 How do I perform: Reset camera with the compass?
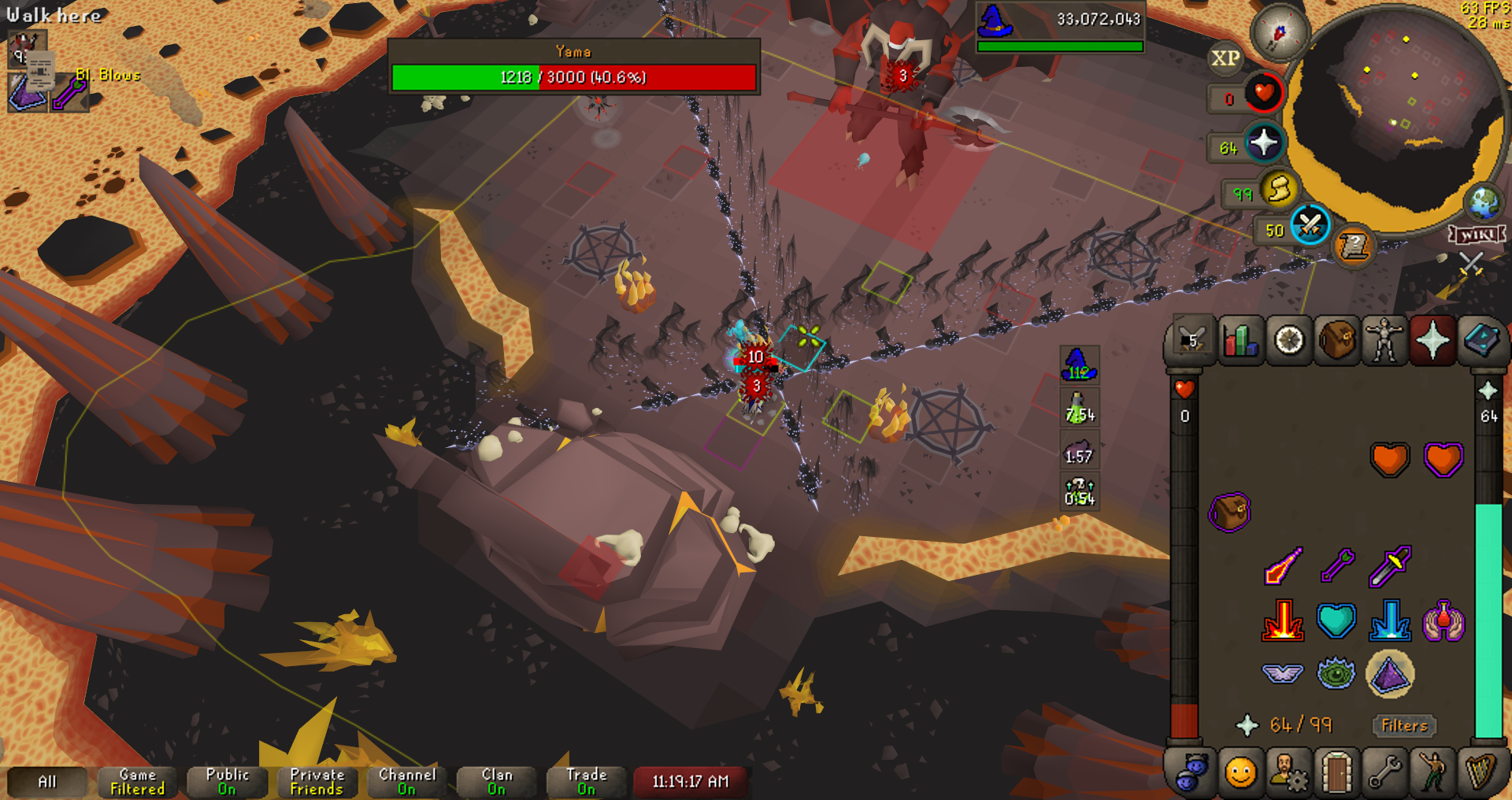point(1280,33)
